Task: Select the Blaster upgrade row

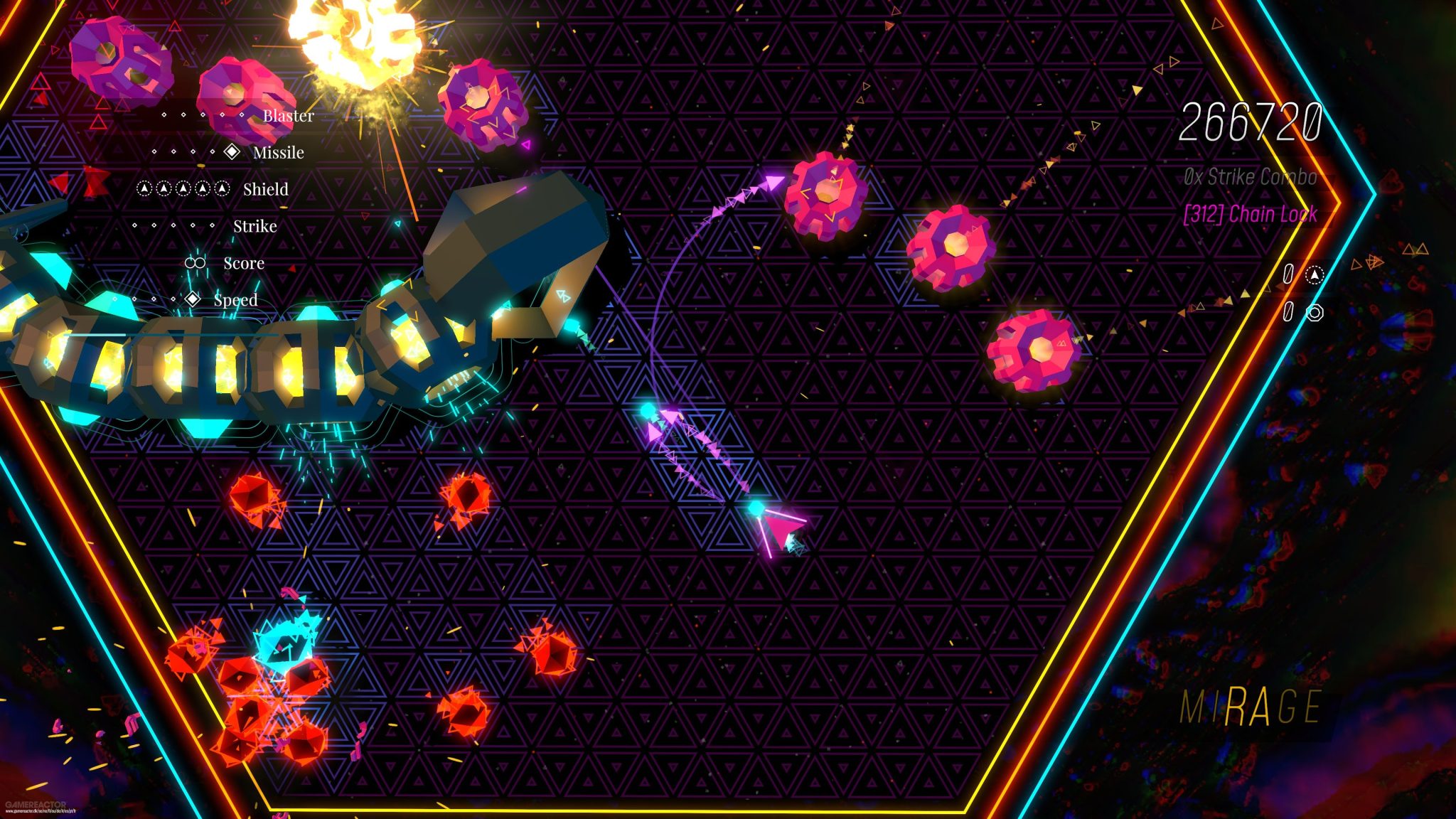Action: pos(288,115)
